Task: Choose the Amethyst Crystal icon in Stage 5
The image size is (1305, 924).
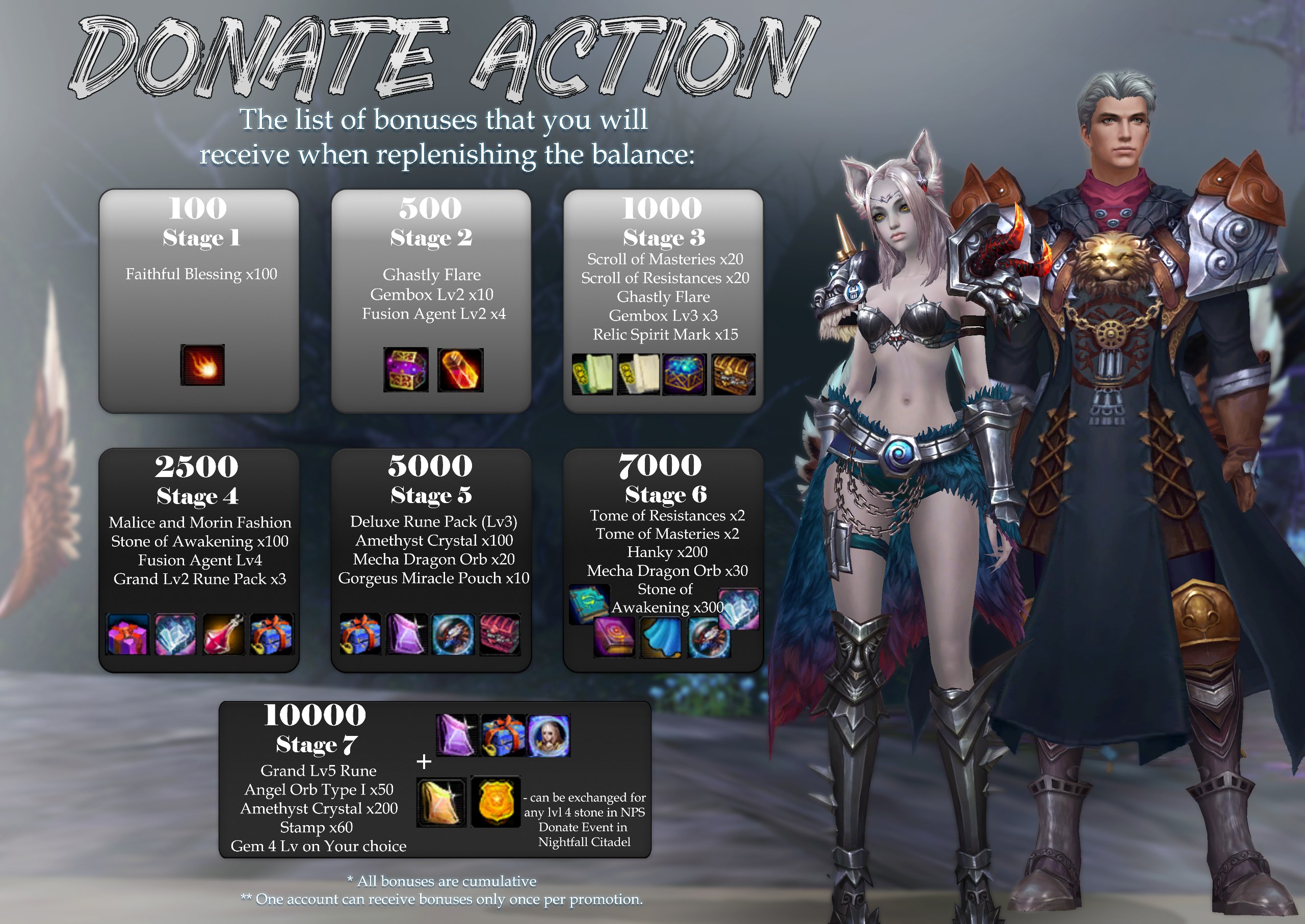Action: 406,633
